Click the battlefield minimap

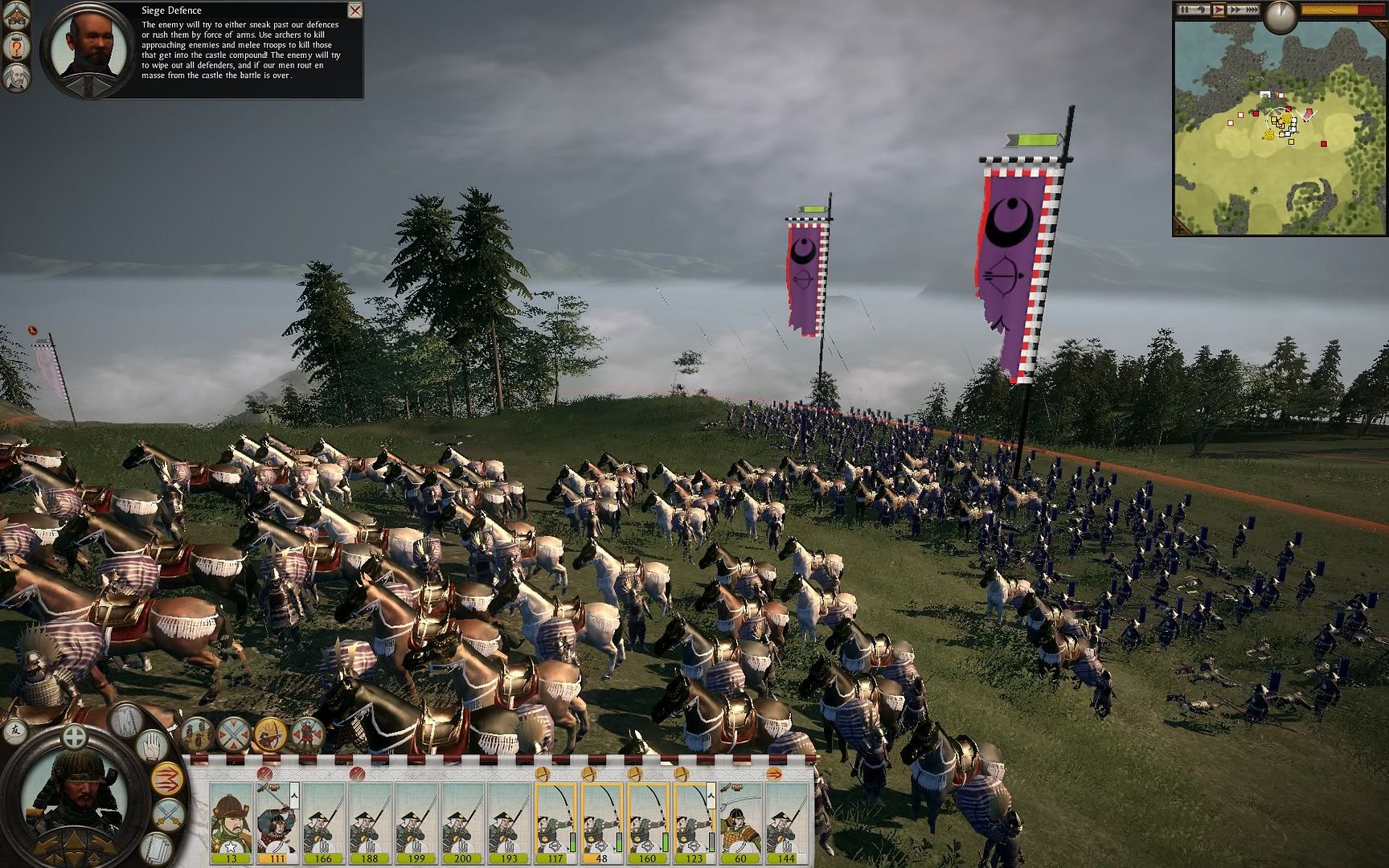point(1280,129)
